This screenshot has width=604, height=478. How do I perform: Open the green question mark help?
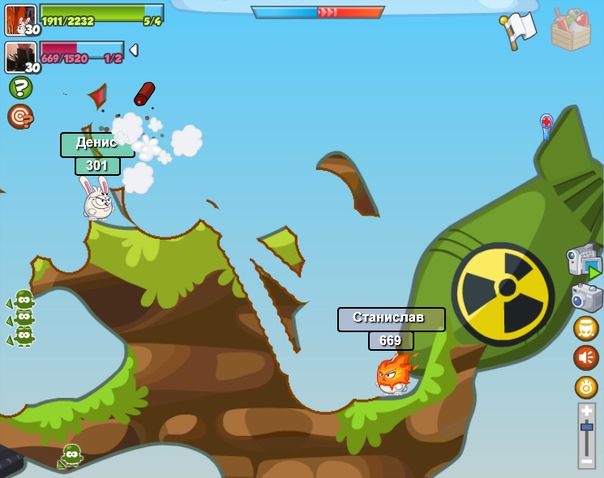click(20, 88)
